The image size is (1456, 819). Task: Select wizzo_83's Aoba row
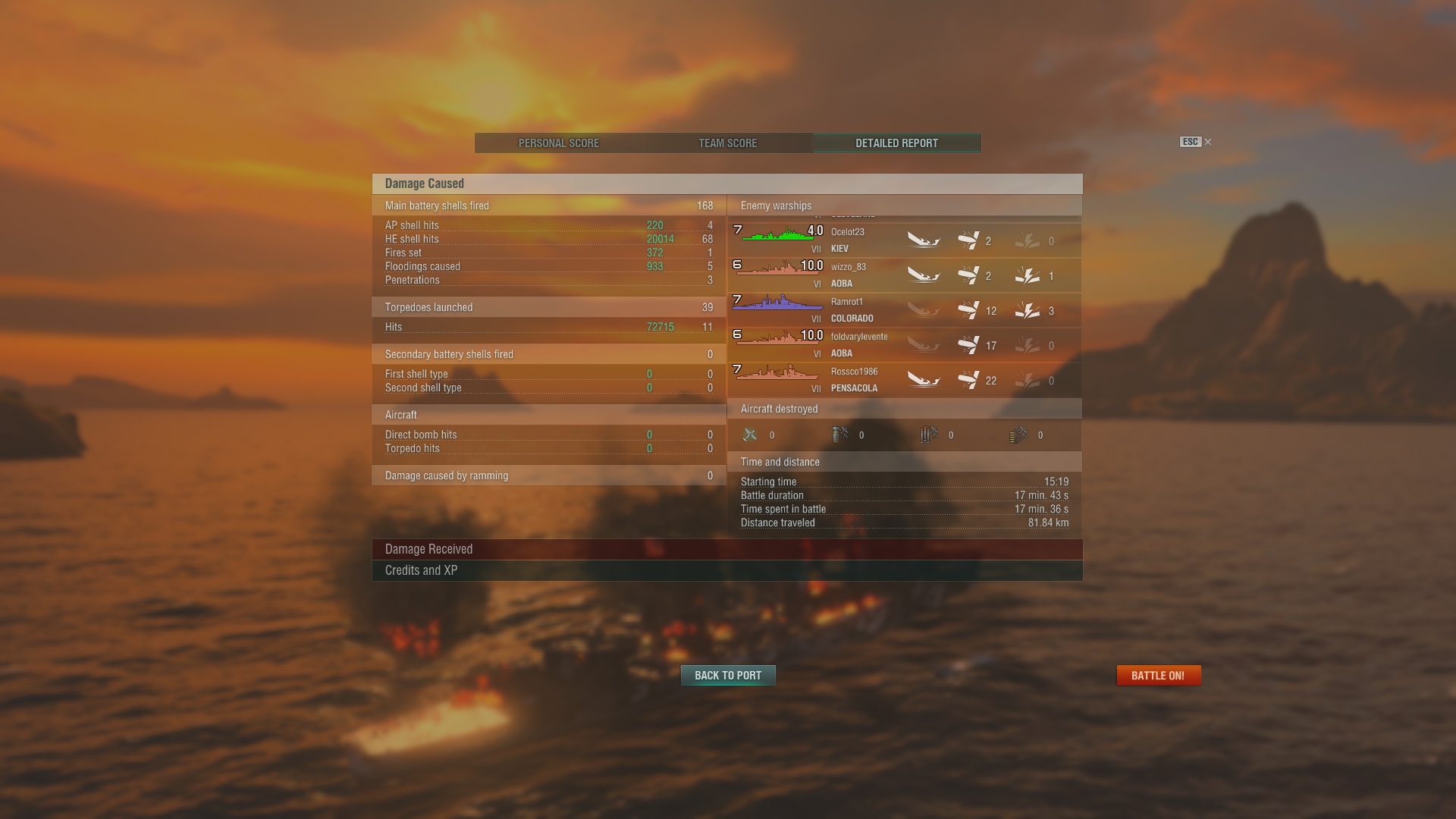click(904, 275)
